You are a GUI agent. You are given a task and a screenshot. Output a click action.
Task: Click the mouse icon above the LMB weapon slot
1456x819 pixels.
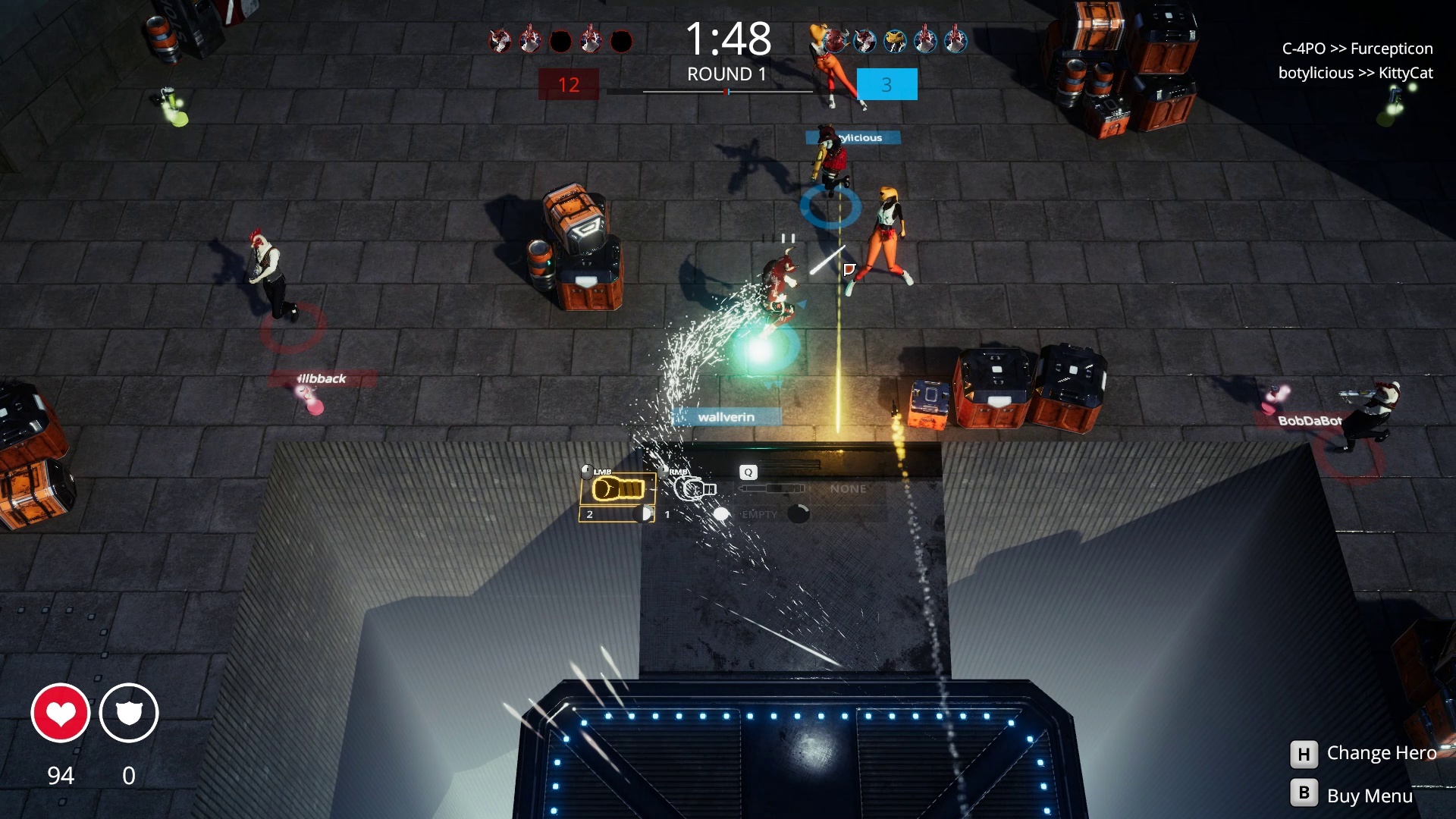[x=587, y=470]
